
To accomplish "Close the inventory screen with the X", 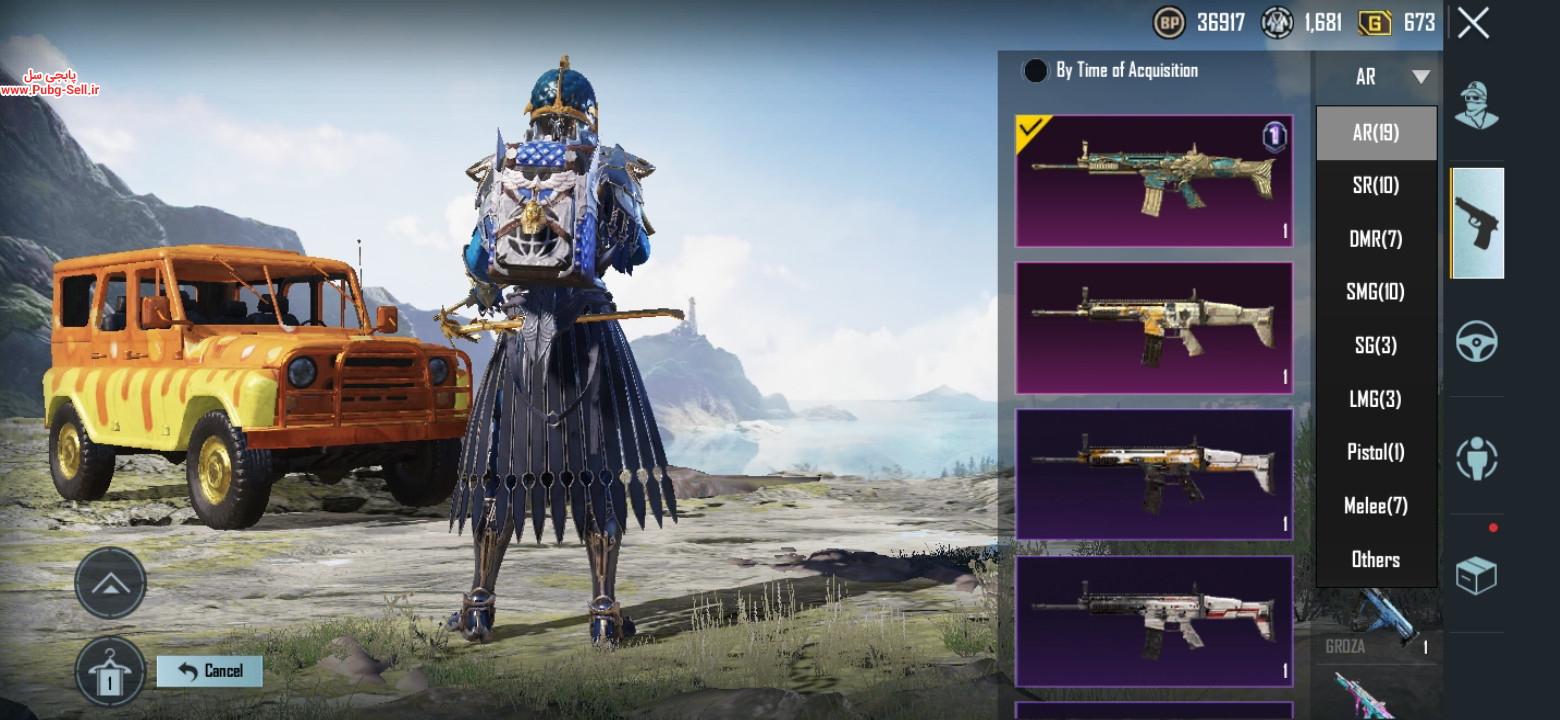I will coord(1473,23).
